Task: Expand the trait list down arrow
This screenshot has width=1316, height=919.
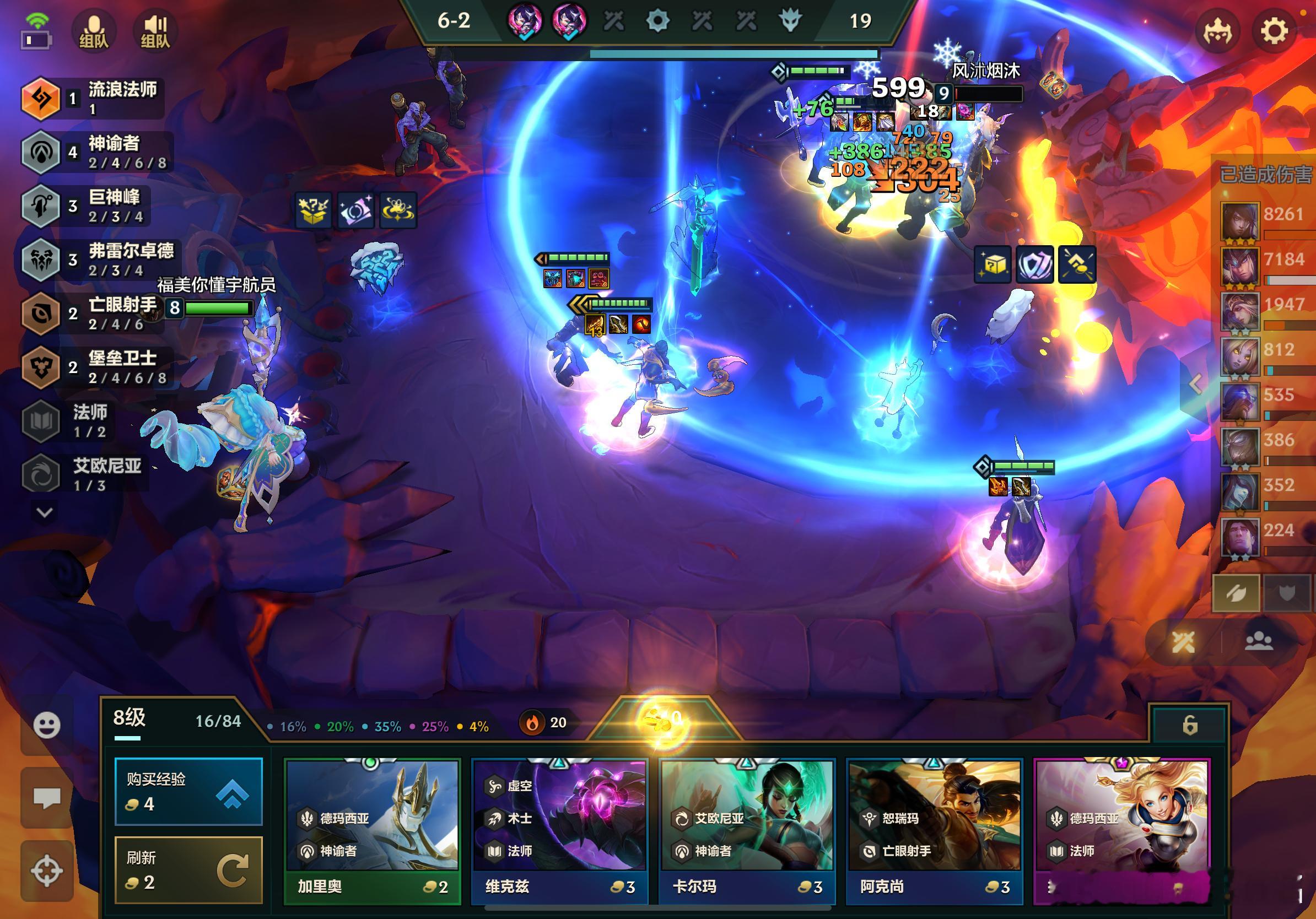Action: (45, 512)
